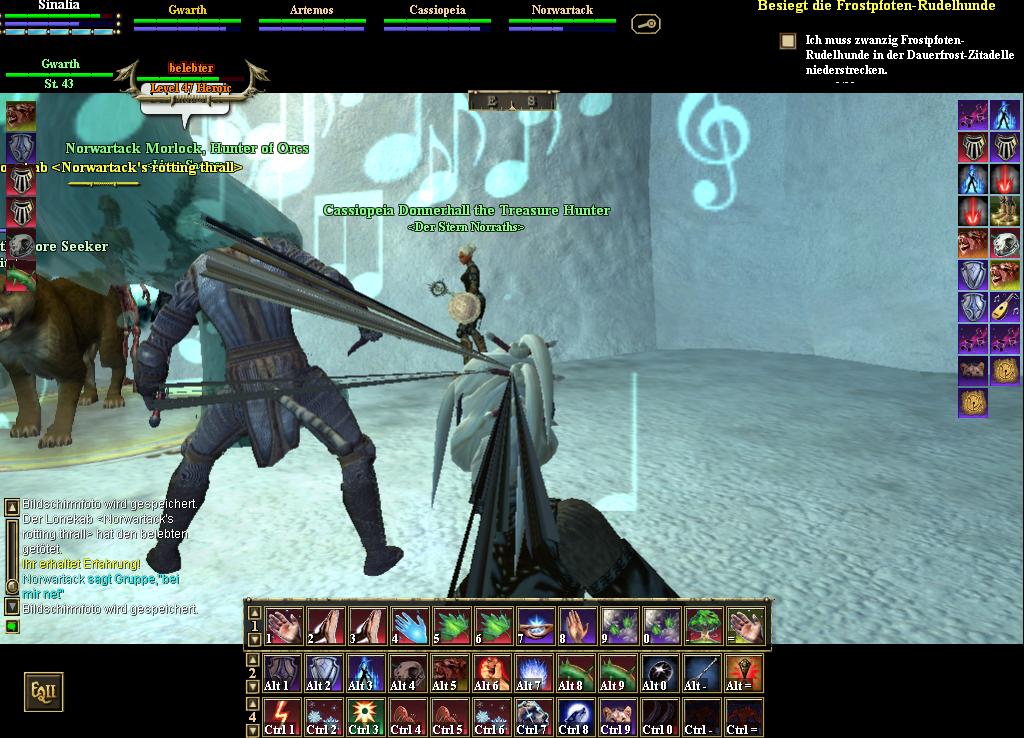1024x738 pixels.
Task: Click the green chat options button
Action: pyautogui.click(x=12, y=626)
